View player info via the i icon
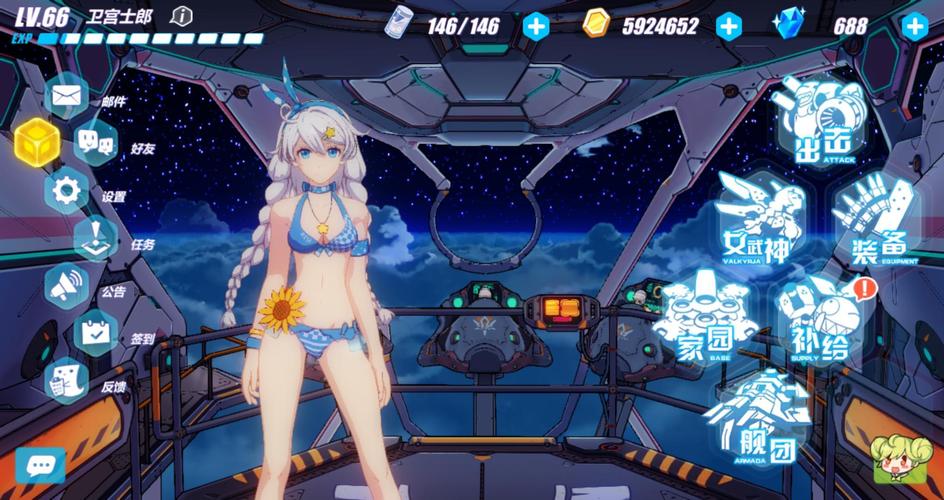The width and height of the screenshot is (944, 500). [181, 16]
